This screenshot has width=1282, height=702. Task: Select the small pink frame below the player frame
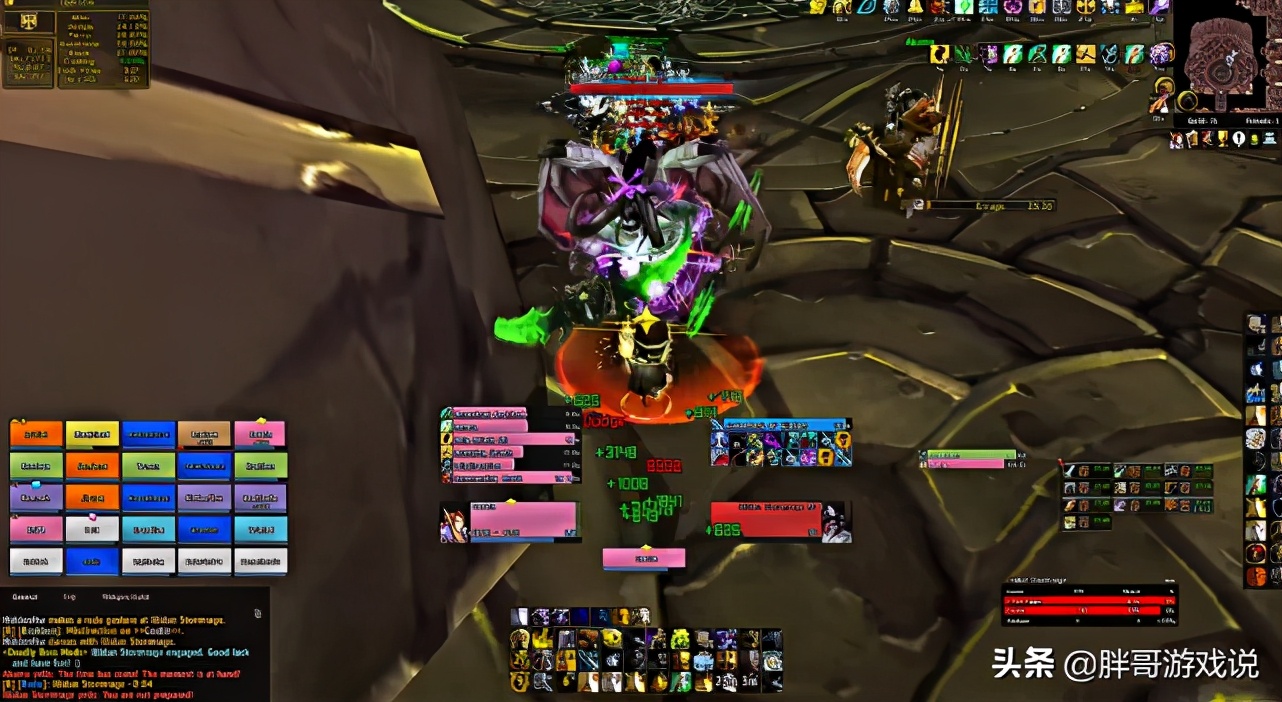644,557
